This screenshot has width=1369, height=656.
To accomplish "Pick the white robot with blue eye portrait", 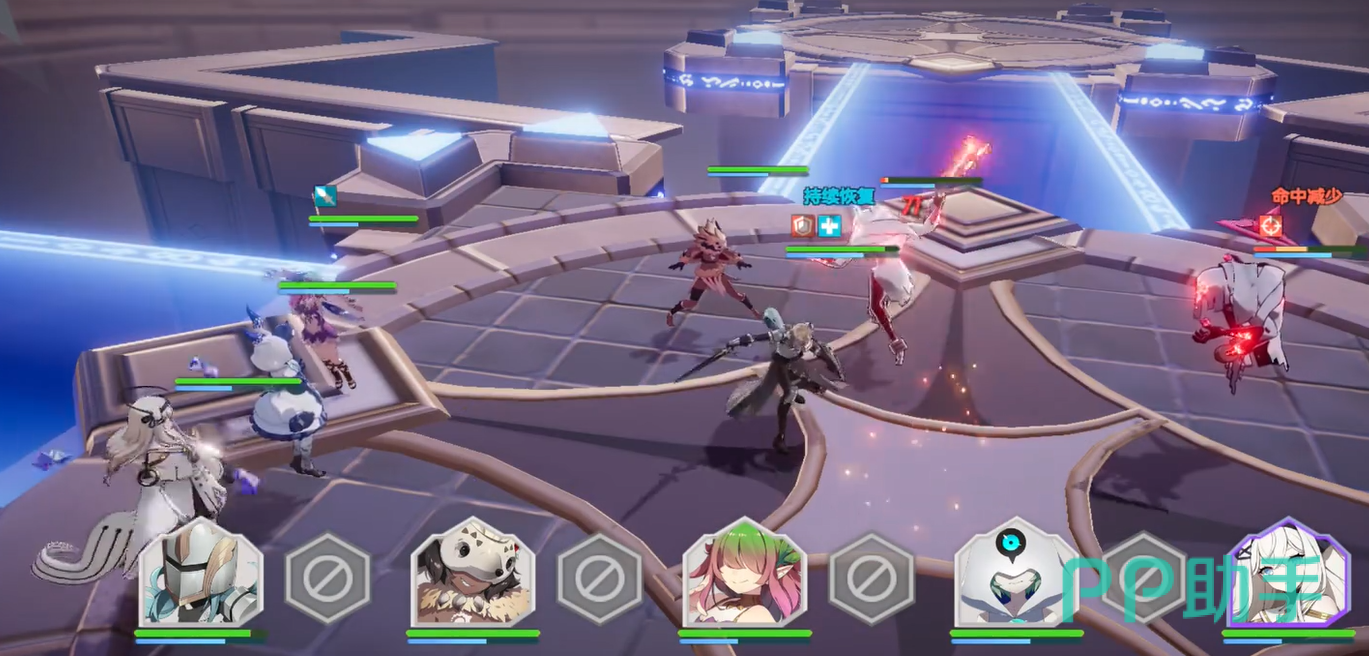I will pos(1014,577).
